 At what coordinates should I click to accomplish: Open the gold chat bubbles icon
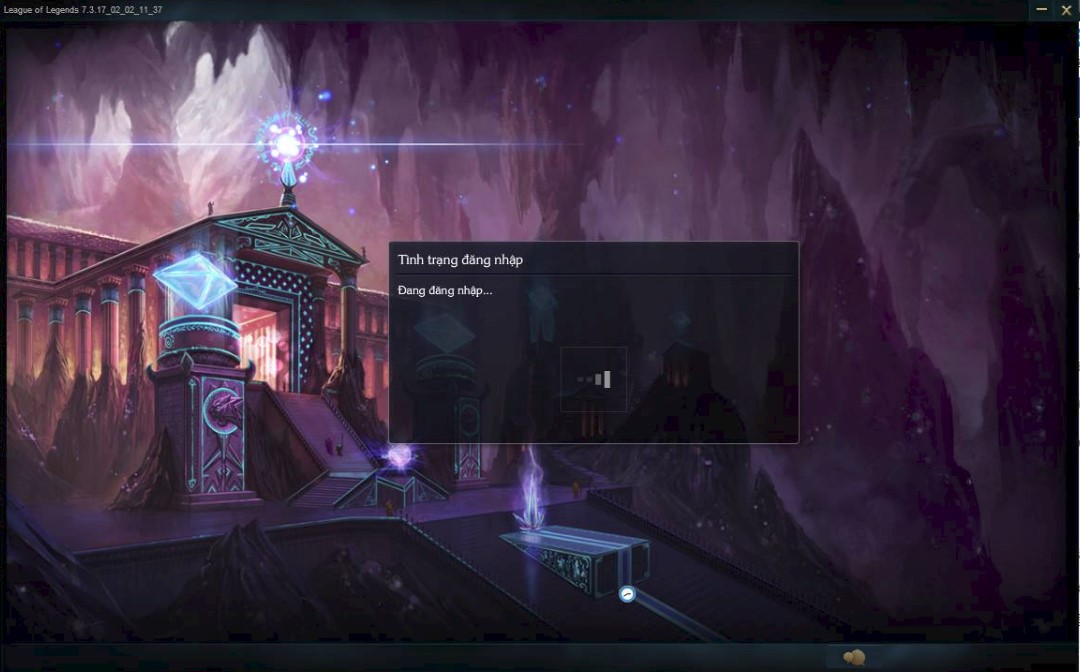[854, 657]
